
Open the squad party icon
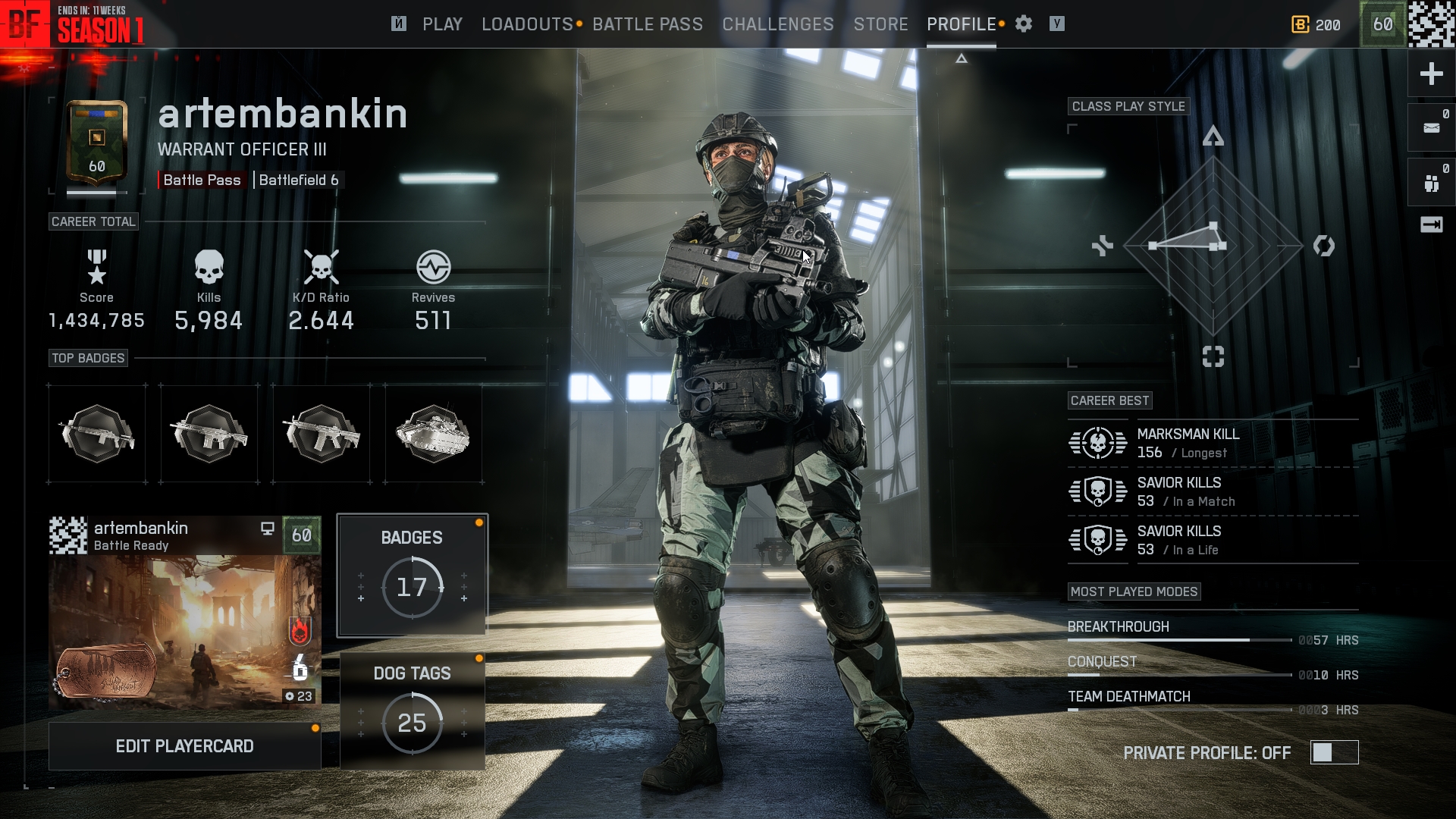point(1431,183)
